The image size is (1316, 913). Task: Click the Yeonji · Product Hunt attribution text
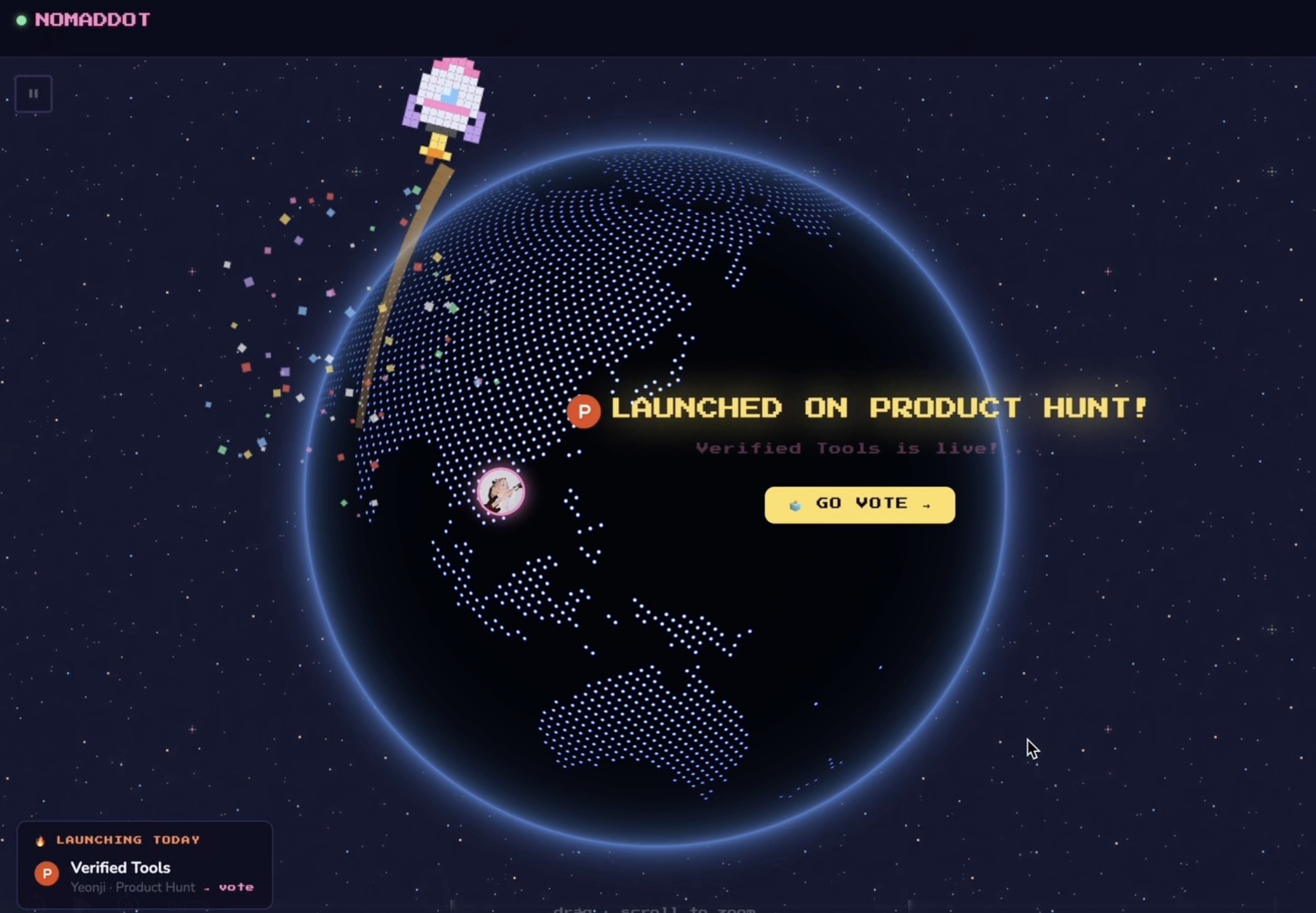click(132, 887)
